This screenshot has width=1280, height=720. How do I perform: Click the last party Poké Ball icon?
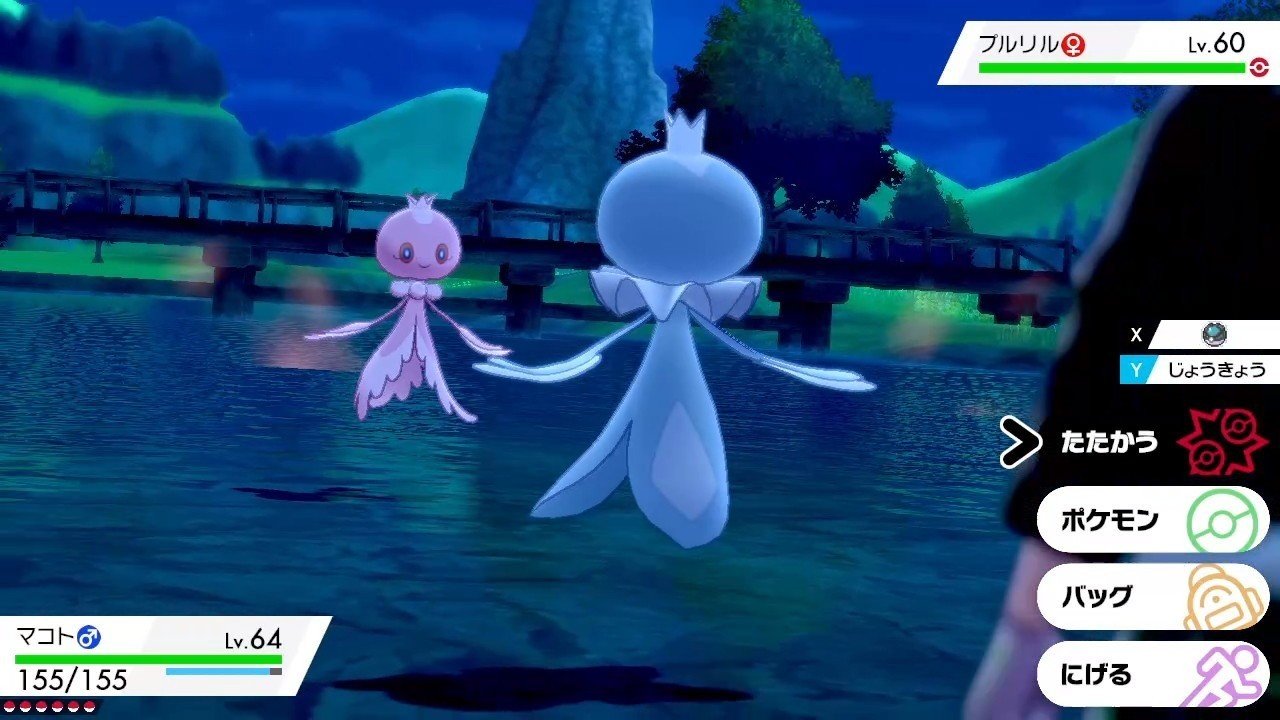tap(90, 706)
